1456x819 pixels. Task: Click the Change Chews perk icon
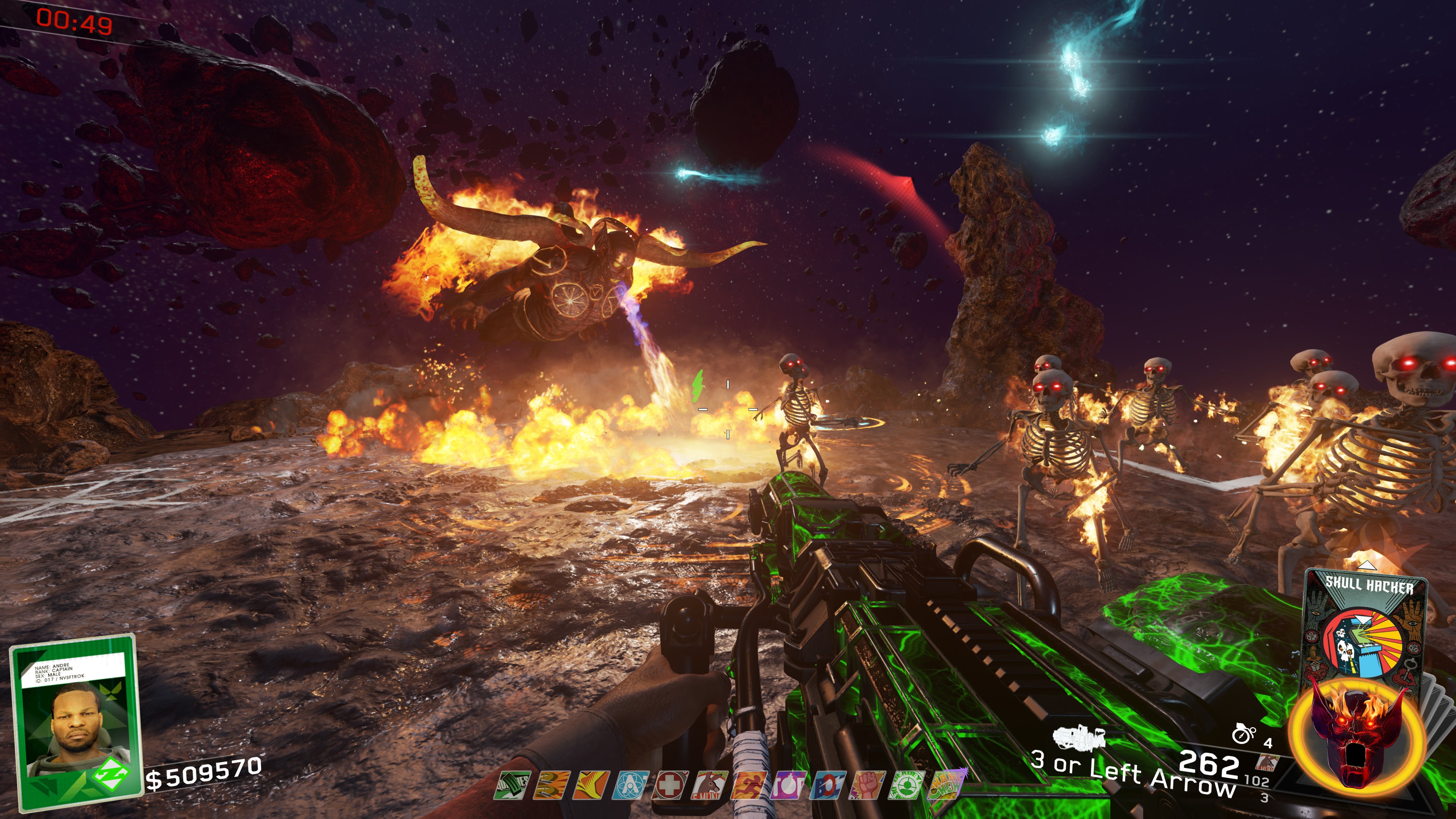947,786
